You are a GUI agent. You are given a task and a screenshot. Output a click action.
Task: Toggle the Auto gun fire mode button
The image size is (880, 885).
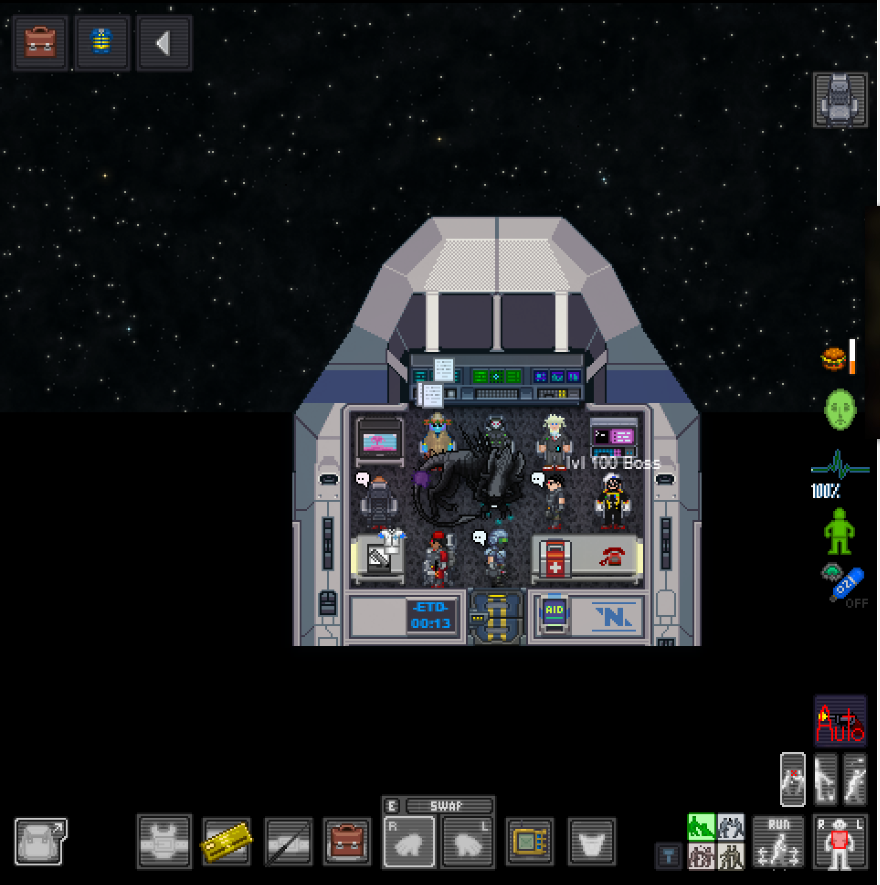[840, 720]
